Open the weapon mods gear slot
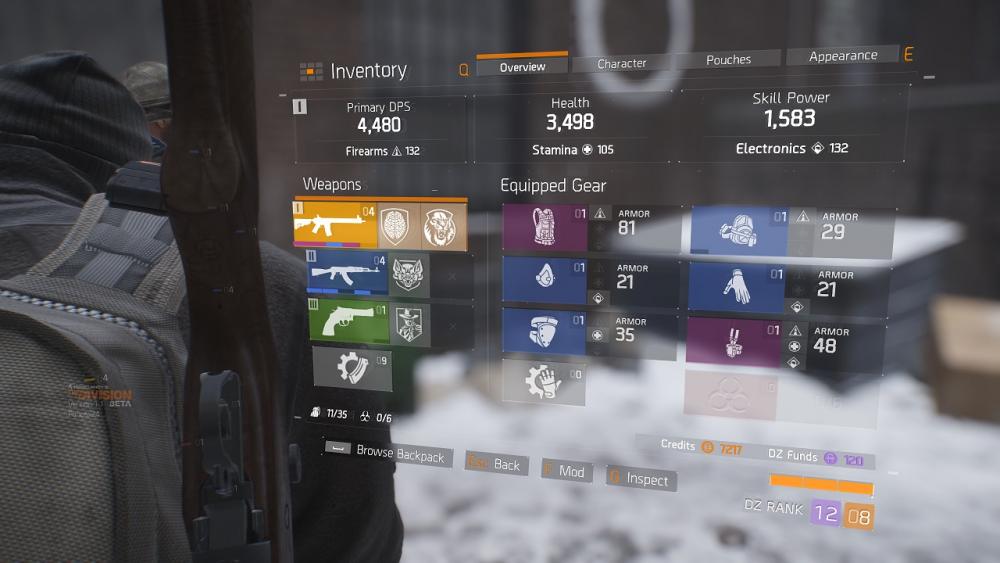Screen dimensions: 1000x563 point(352,368)
